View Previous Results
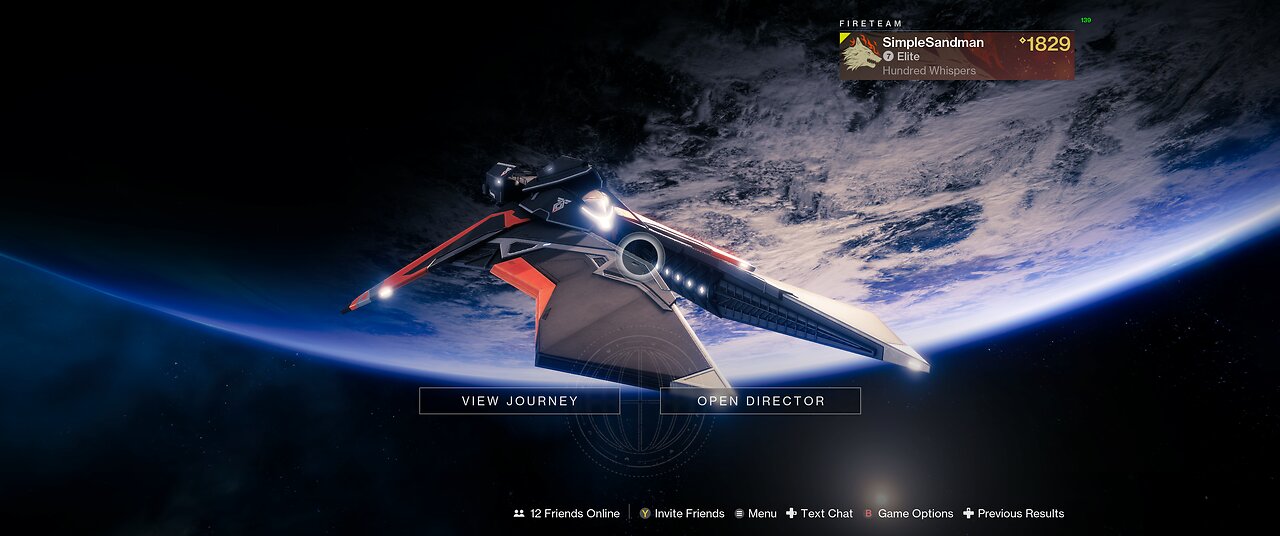Viewport: 1280px width, 536px height. click(x=1013, y=513)
